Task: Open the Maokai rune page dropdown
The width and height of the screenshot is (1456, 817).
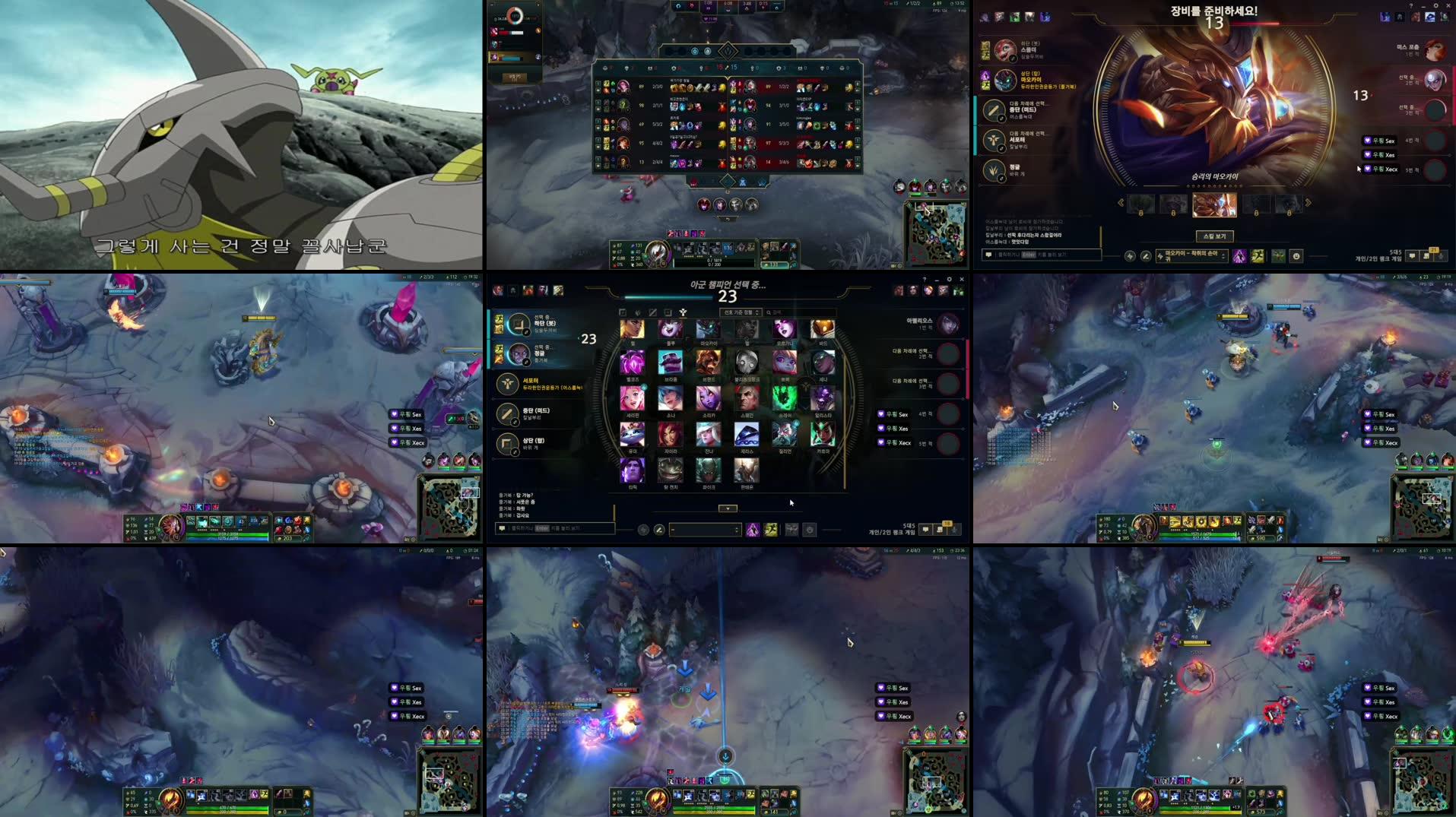Action: 1192,257
